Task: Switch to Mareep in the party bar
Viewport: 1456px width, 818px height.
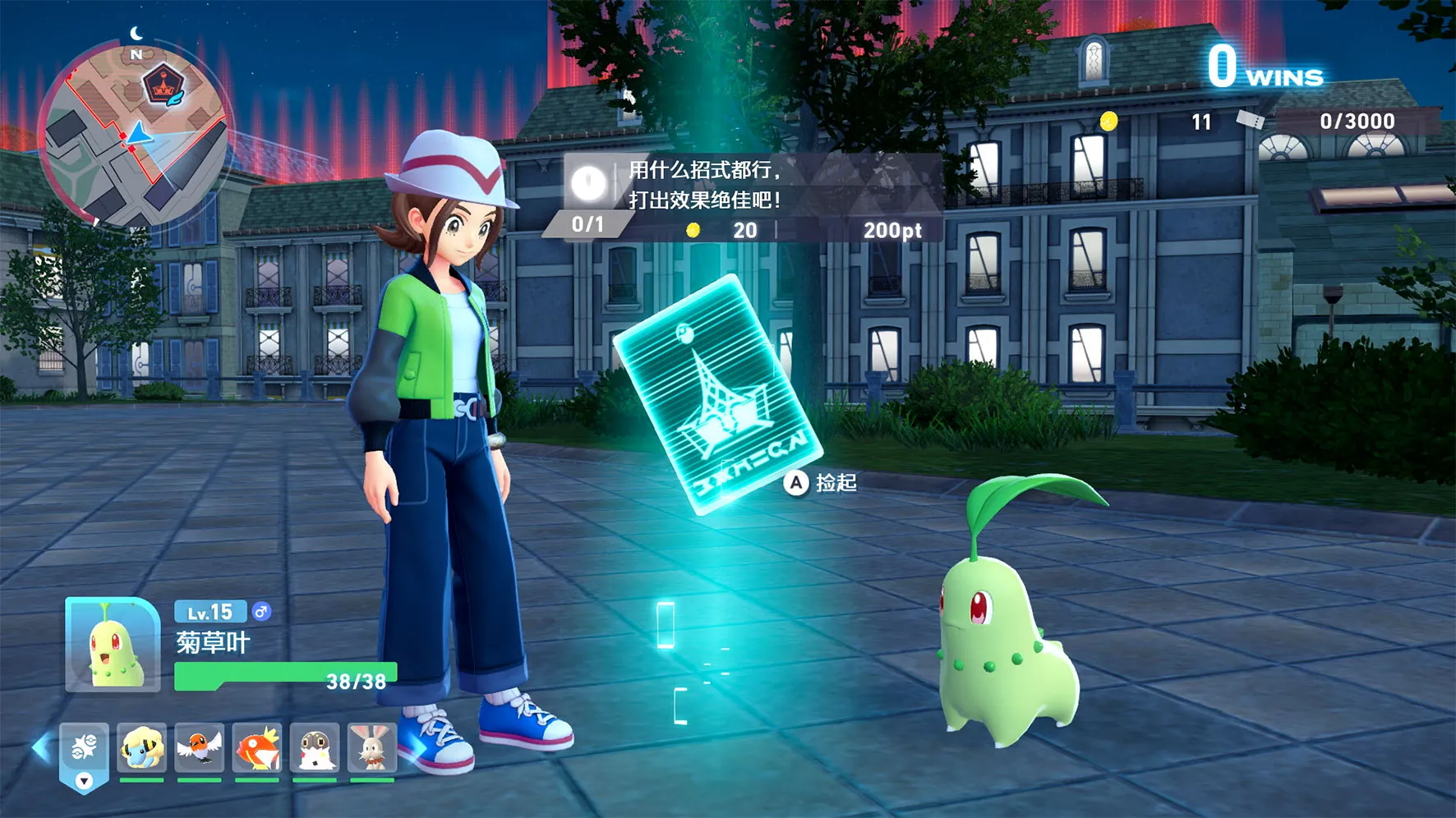Action: [x=141, y=748]
